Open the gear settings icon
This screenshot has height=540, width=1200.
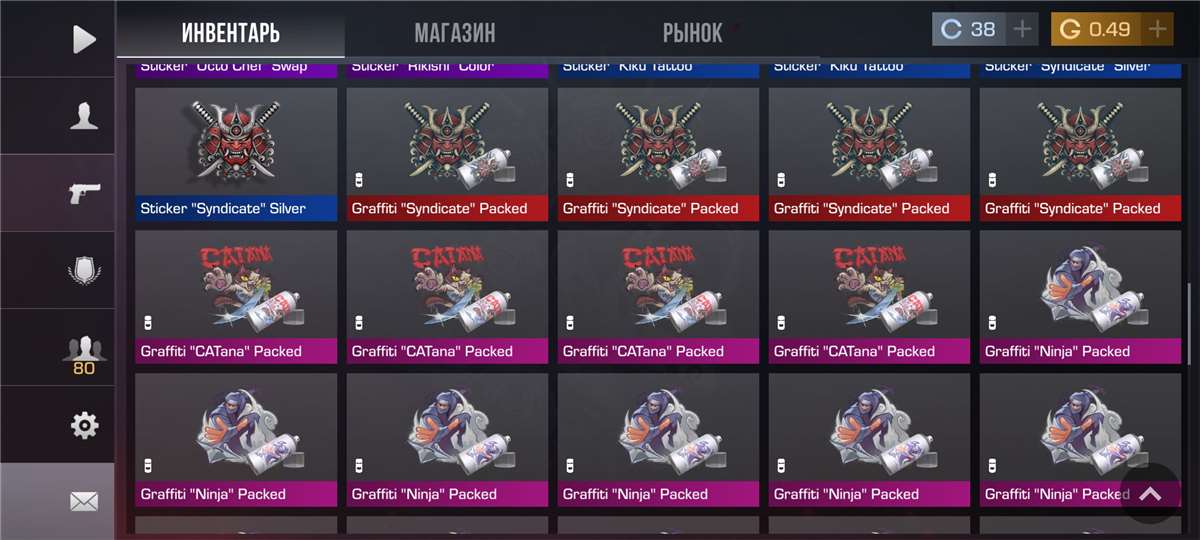point(84,426)
